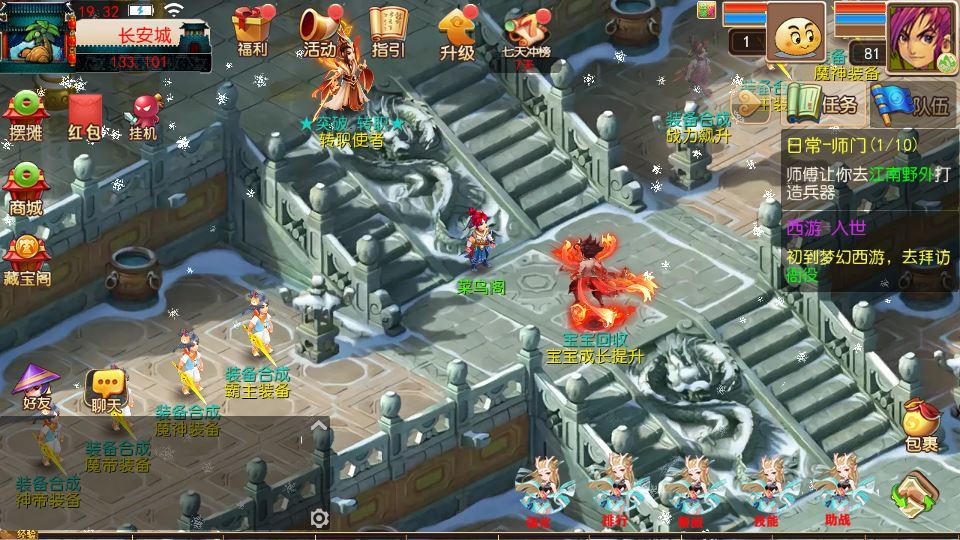Open the 活动 events horn icon
Image resolution: width=960 pixels, height=540 pixels.
click(322, 31)
